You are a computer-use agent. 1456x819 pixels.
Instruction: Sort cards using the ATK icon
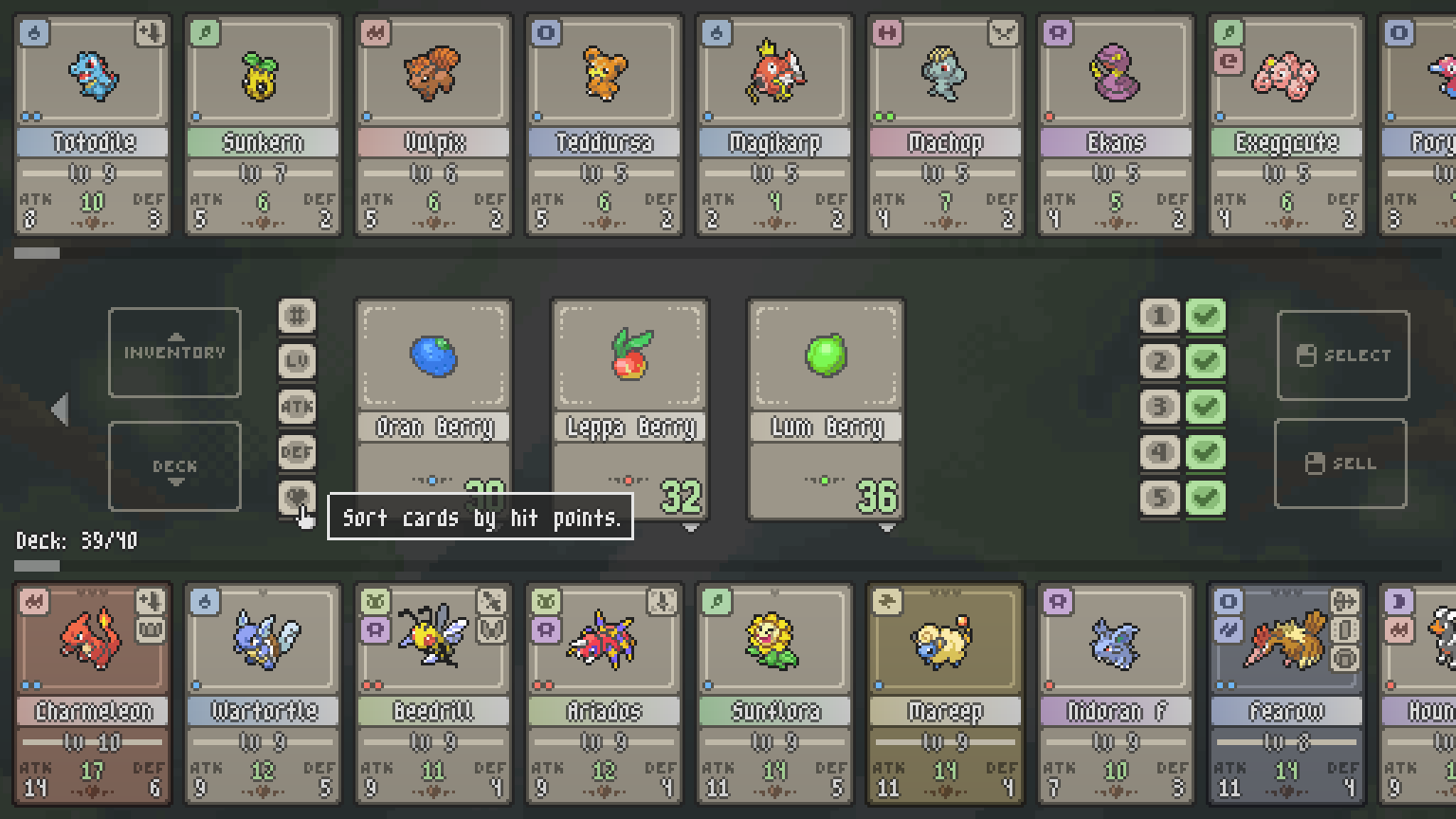tap(297, 407)
